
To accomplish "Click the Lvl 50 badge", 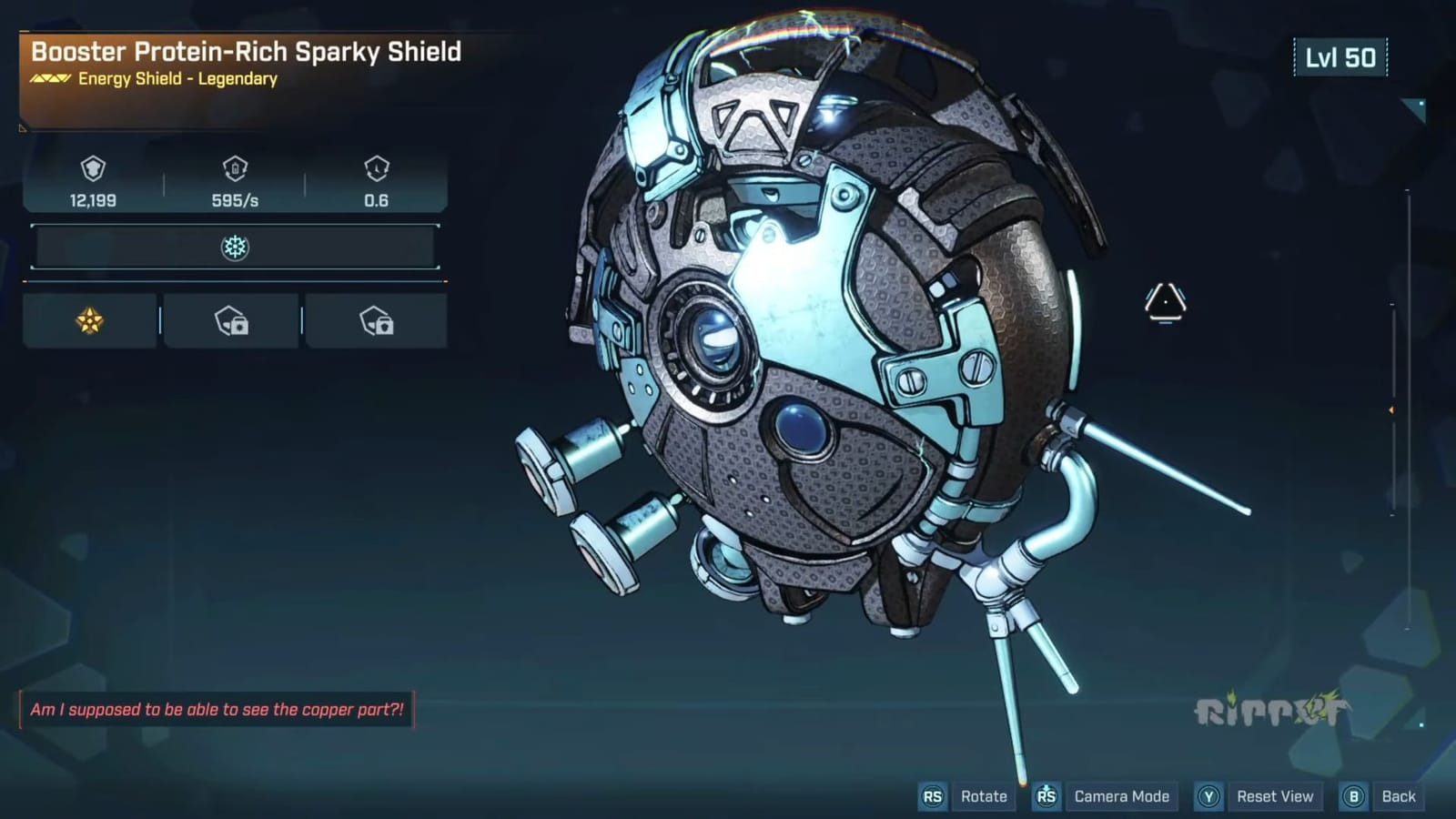I will [1340, 56].
